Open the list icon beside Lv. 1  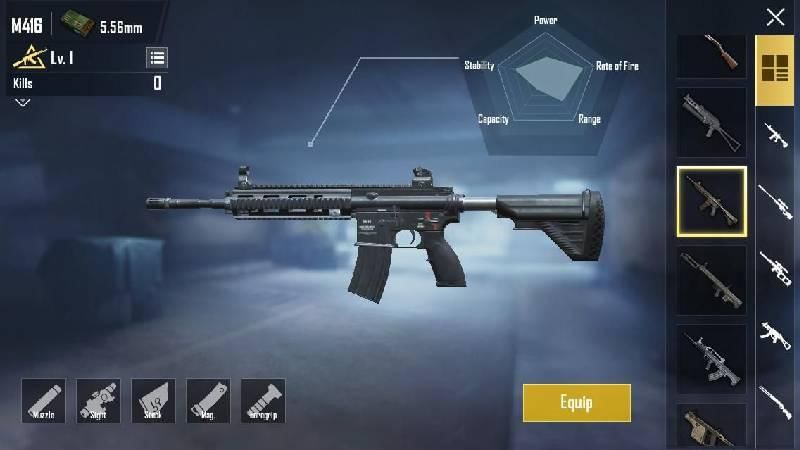pos(157,57)
